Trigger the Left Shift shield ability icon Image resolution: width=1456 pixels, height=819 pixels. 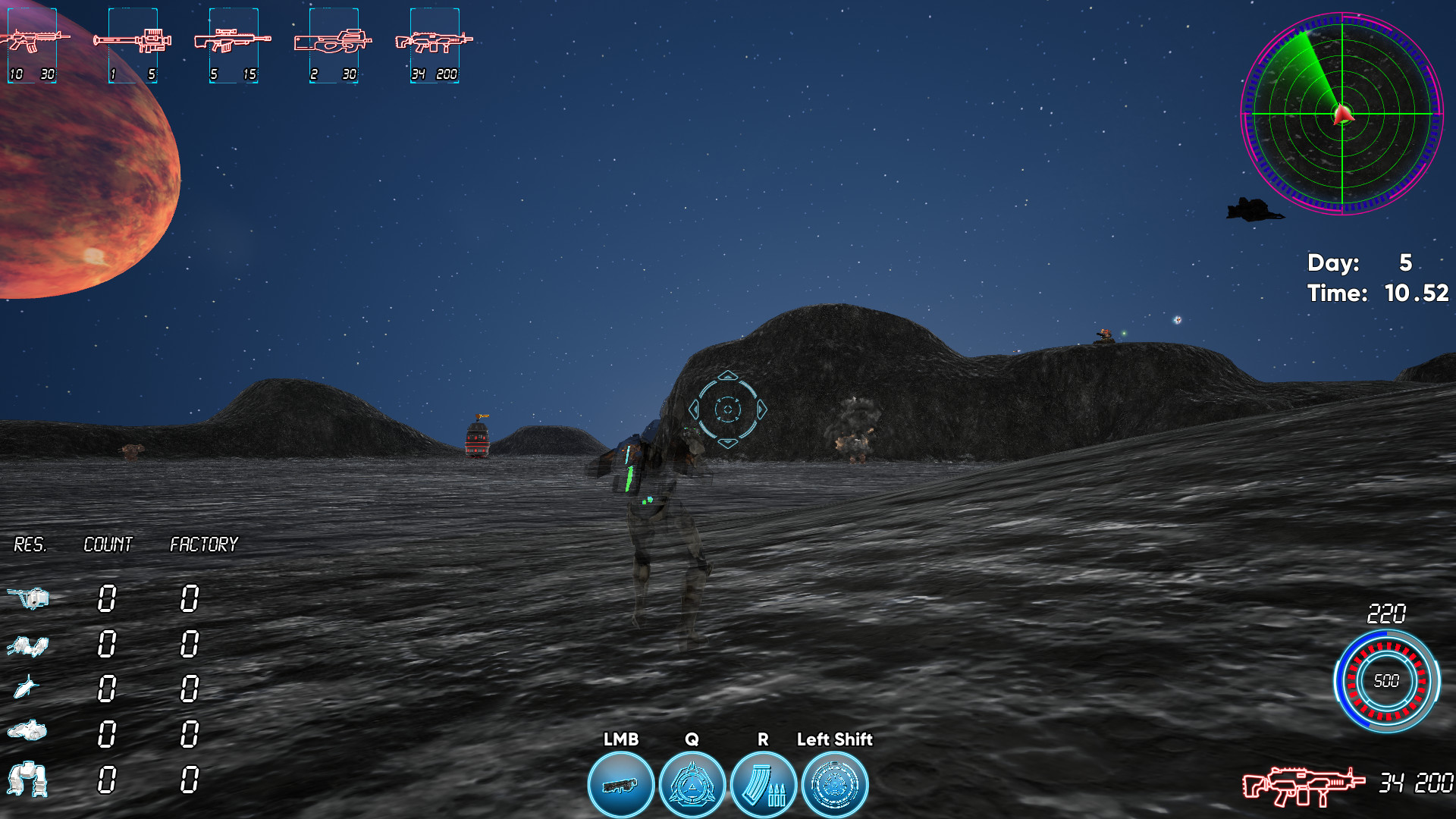tap(835, 784)
